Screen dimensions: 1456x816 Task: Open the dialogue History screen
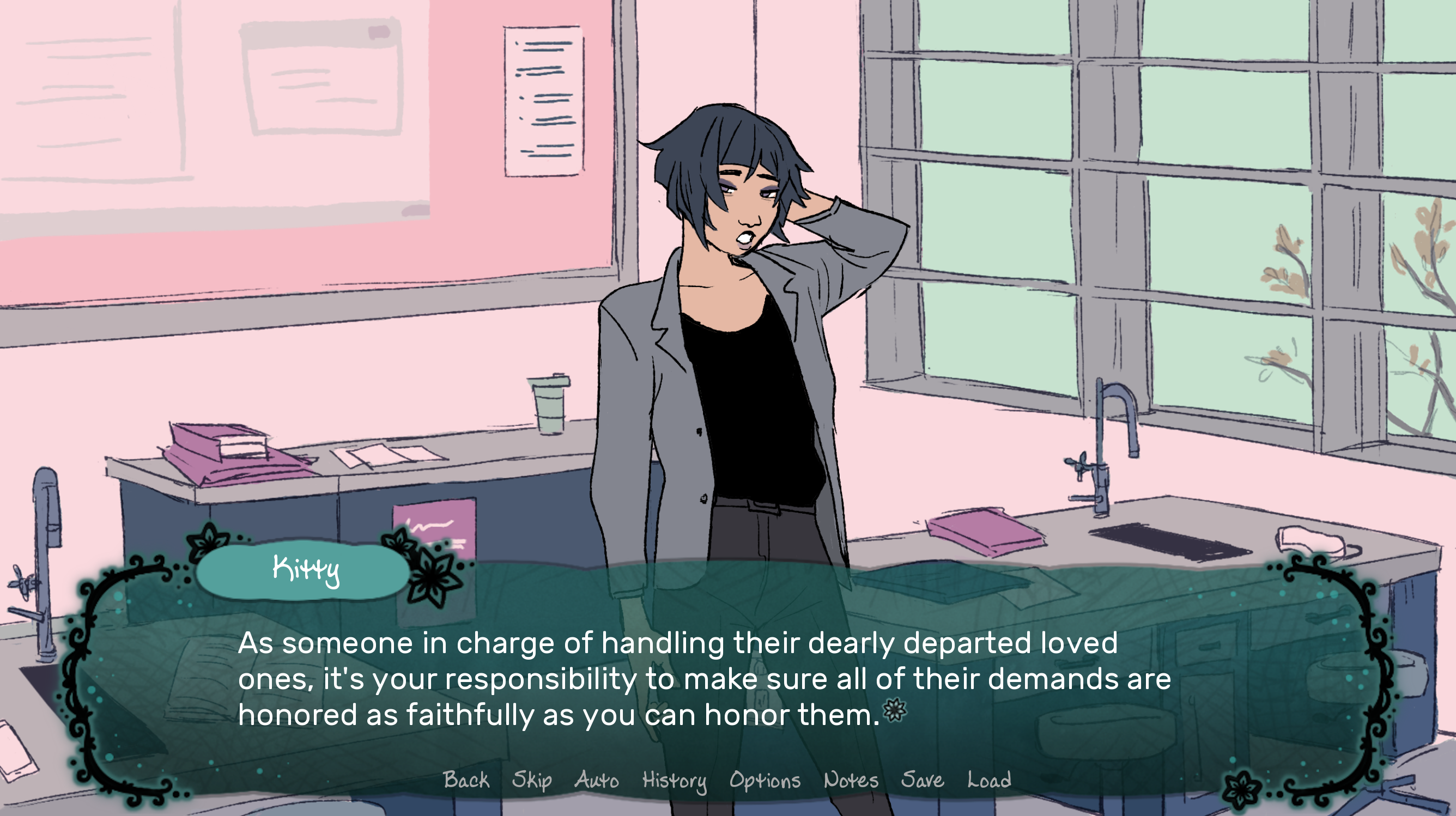[x=674, y=781]
